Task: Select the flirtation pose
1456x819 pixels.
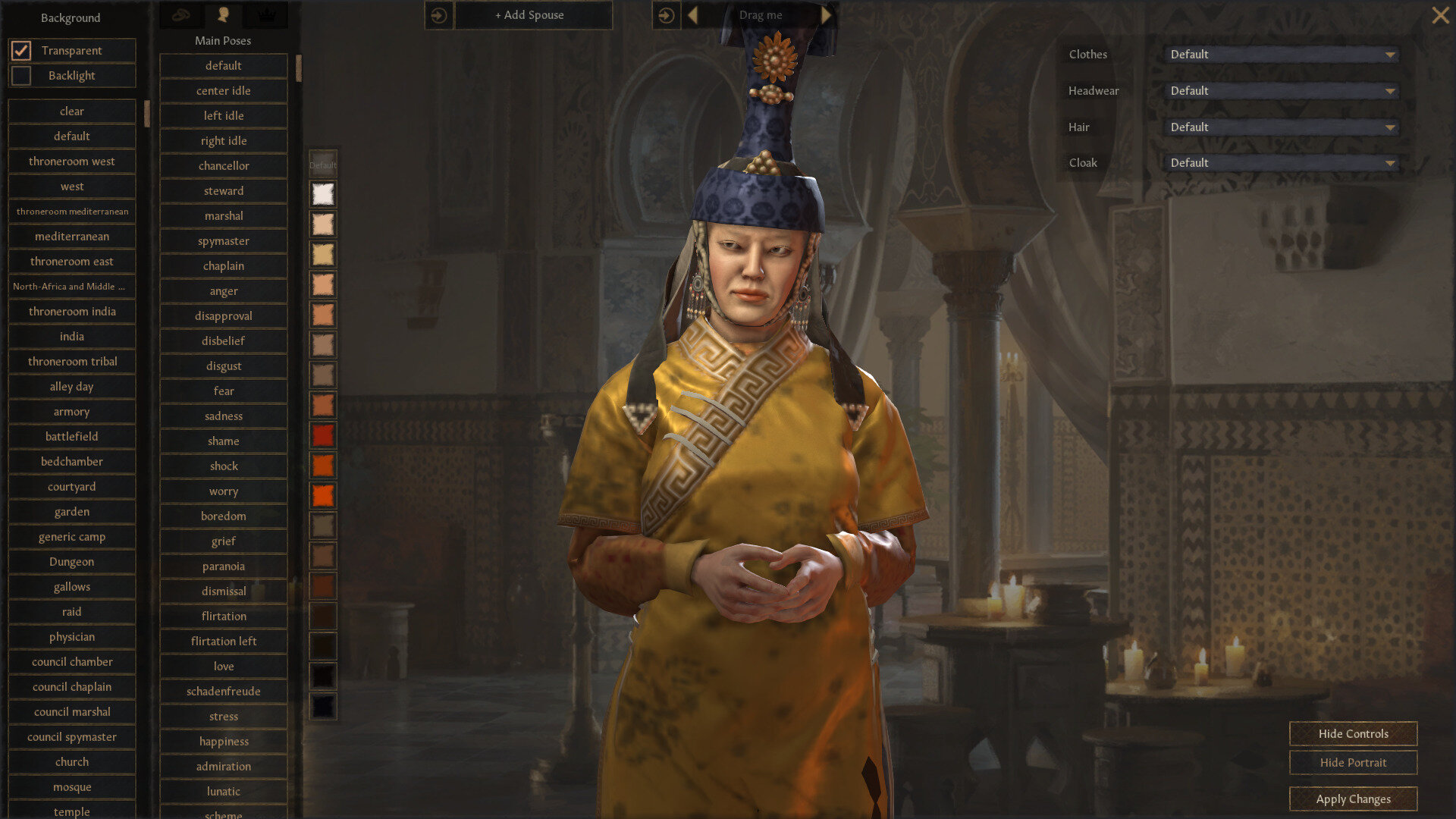Action: pos(224,616)
